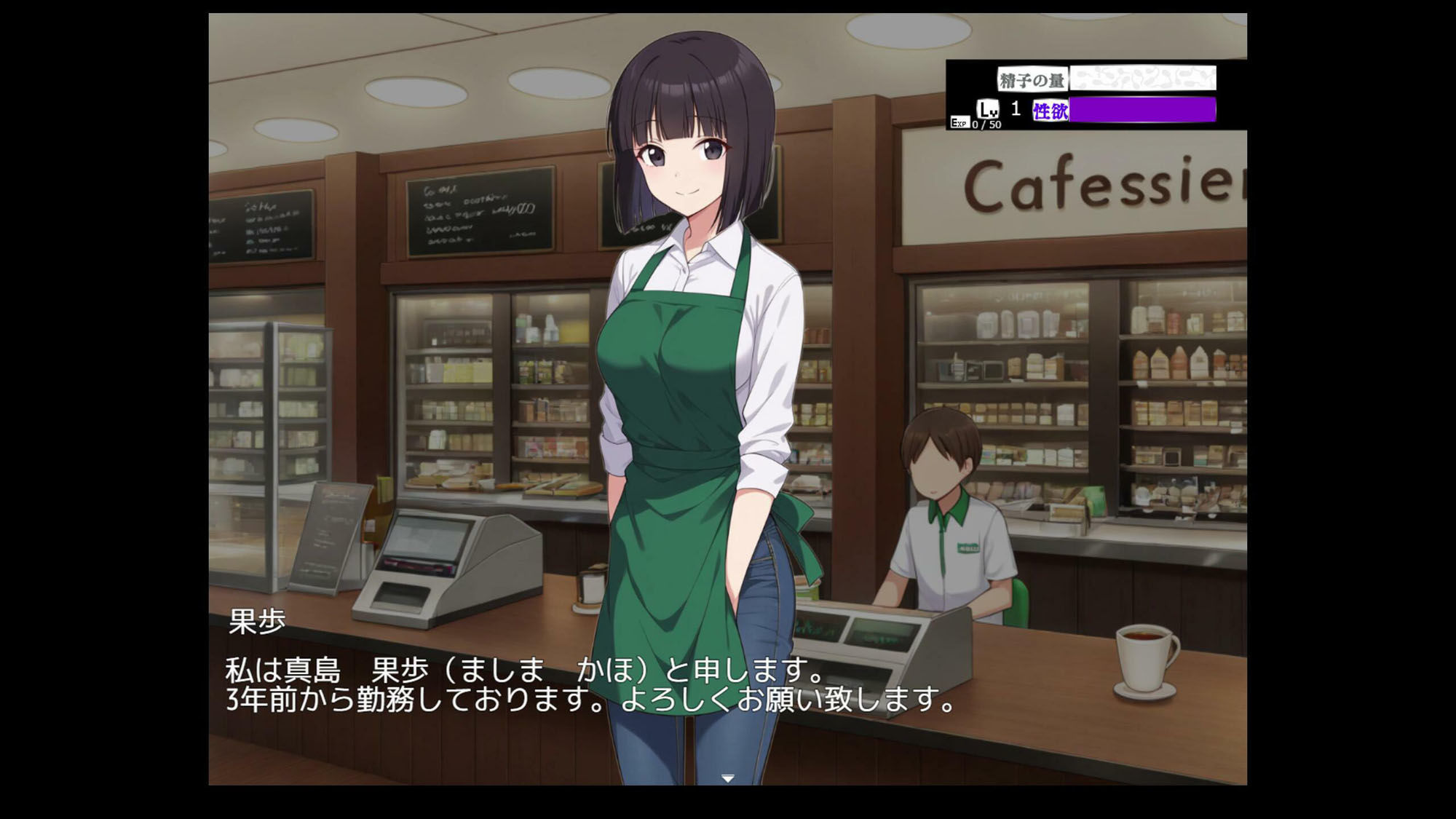
Task: Click the text-advance arrow below the dialogue
Action: 727,778
